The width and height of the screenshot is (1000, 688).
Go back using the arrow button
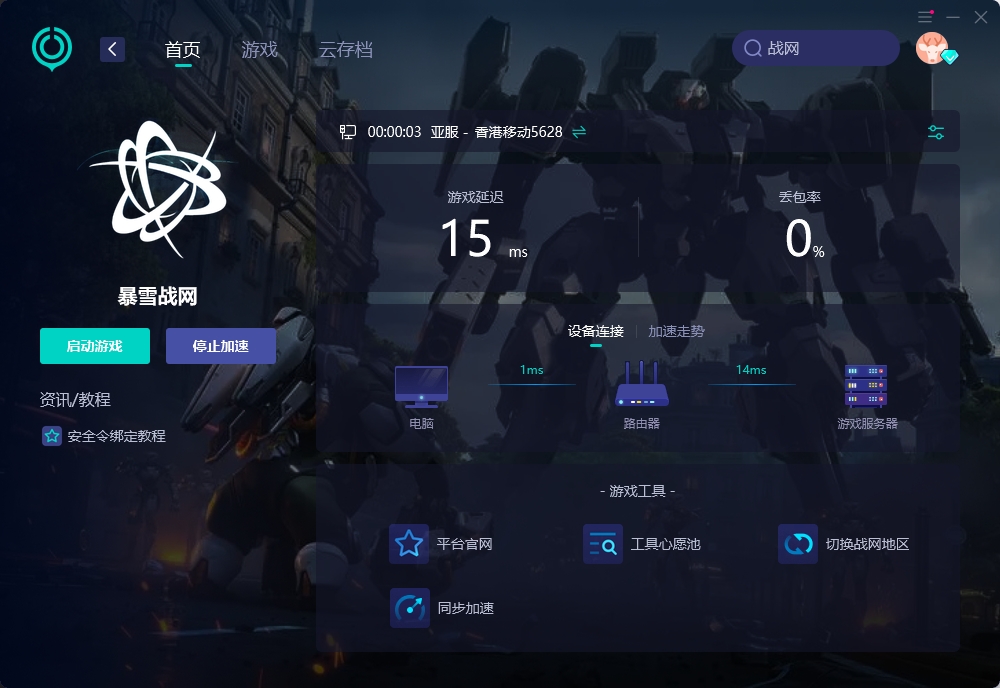112,49
